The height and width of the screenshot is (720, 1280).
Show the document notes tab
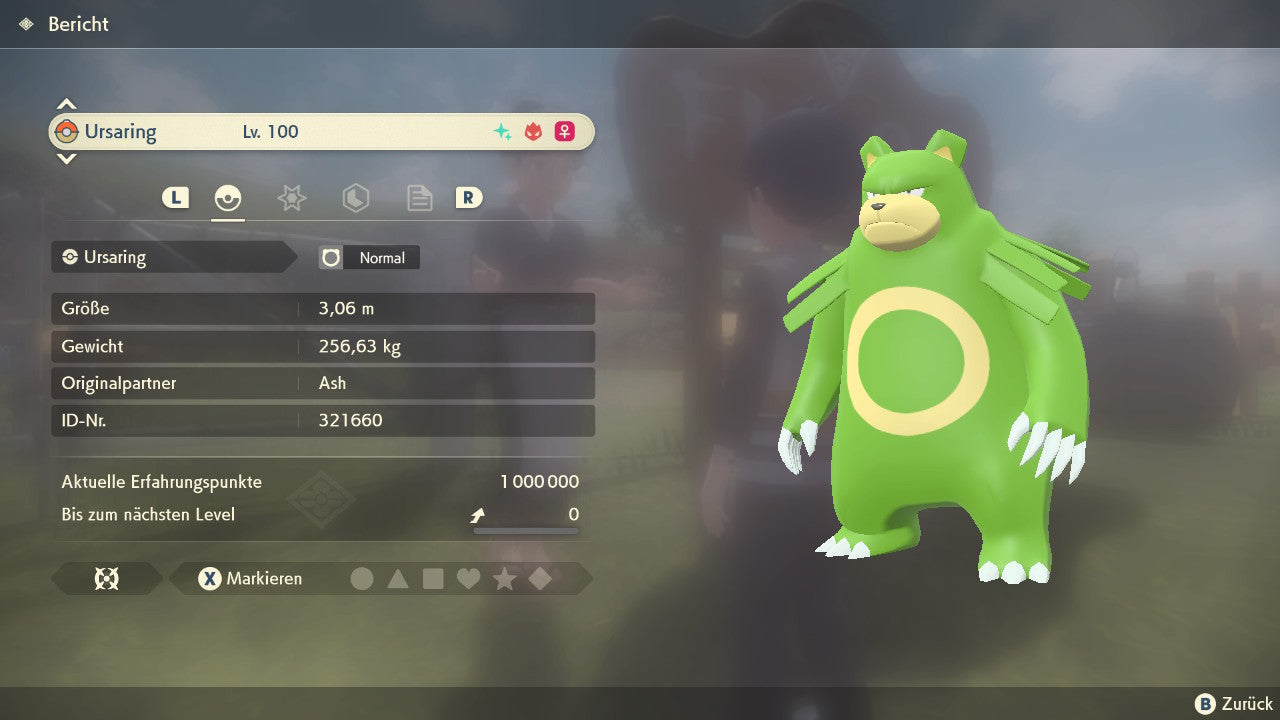[x=419, y=198]
